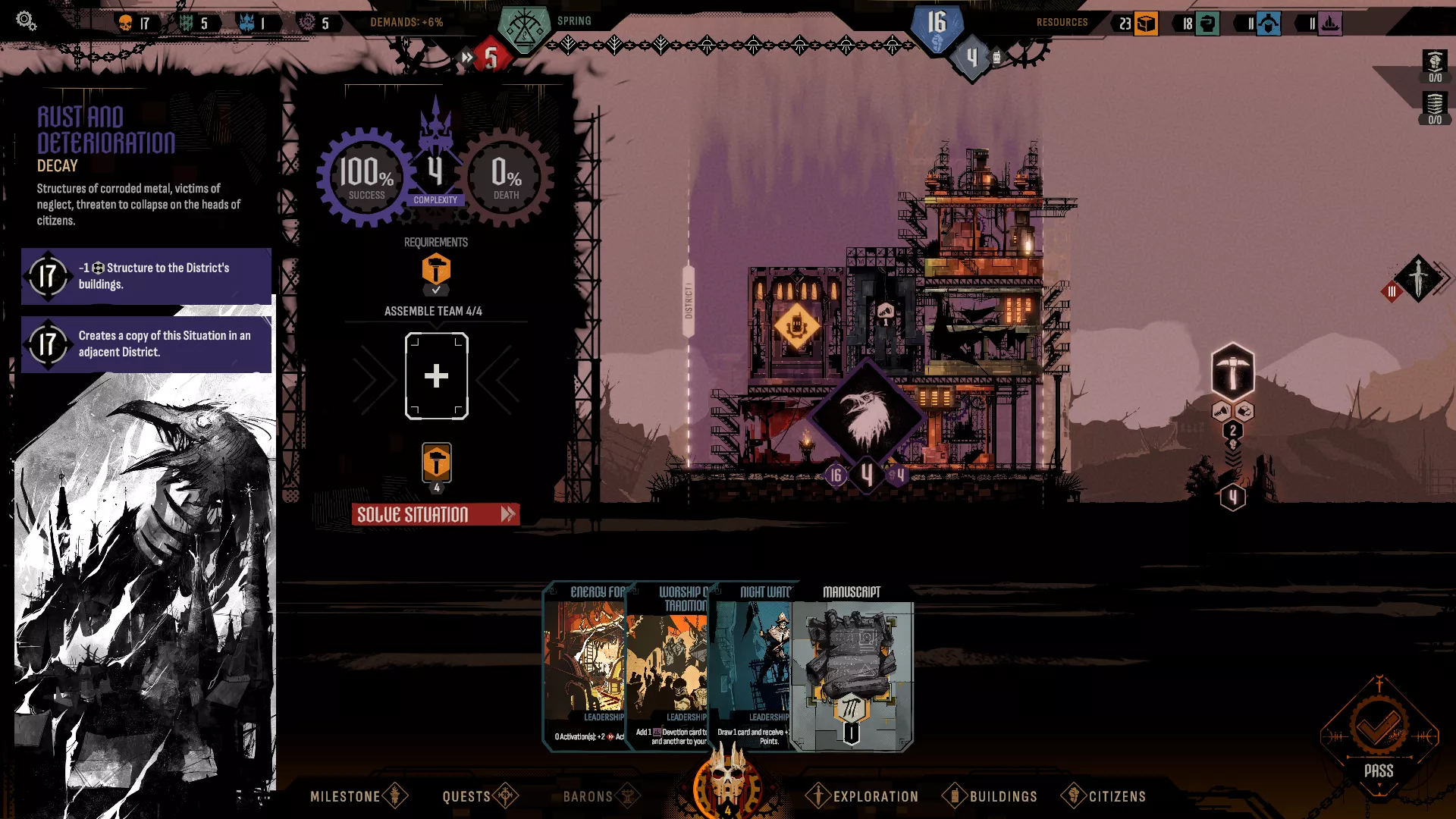Click the 100% Success gauge
Screen dimensions: 1456x819
pyautogui.click(x=366, y=177)
